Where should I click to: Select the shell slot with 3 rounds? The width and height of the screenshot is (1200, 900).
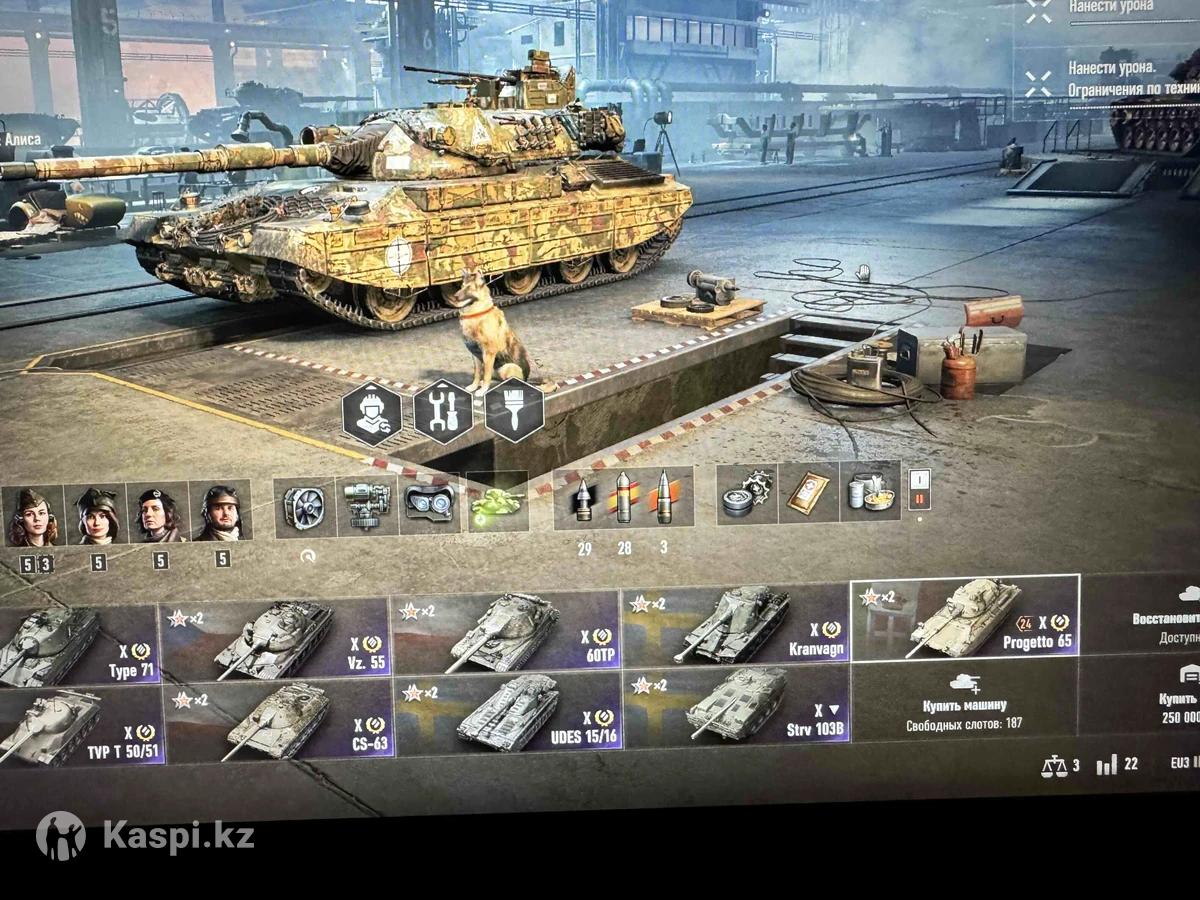pos(664,496)
